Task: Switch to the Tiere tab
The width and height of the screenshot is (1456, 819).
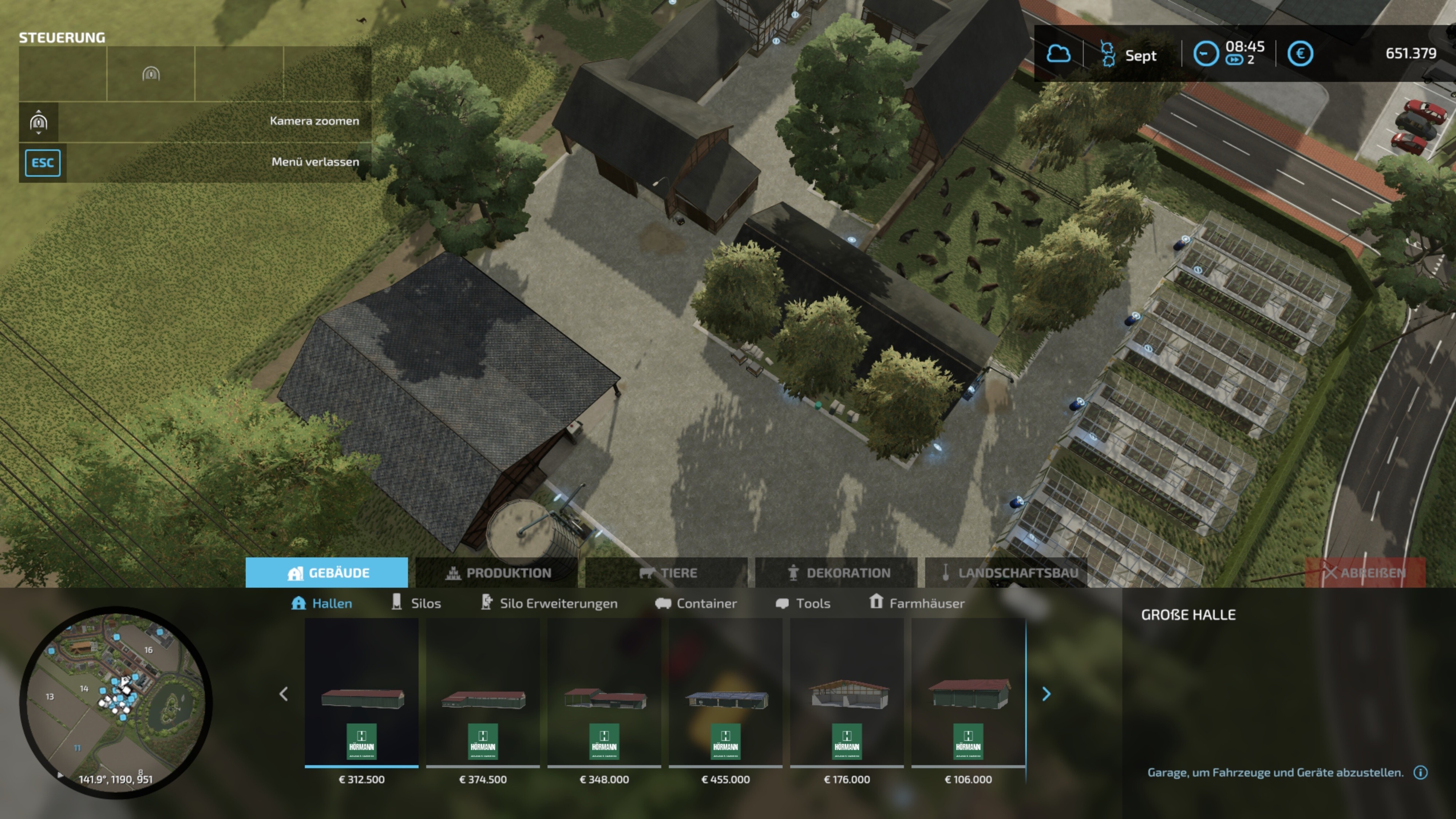Action: point(667,573)
